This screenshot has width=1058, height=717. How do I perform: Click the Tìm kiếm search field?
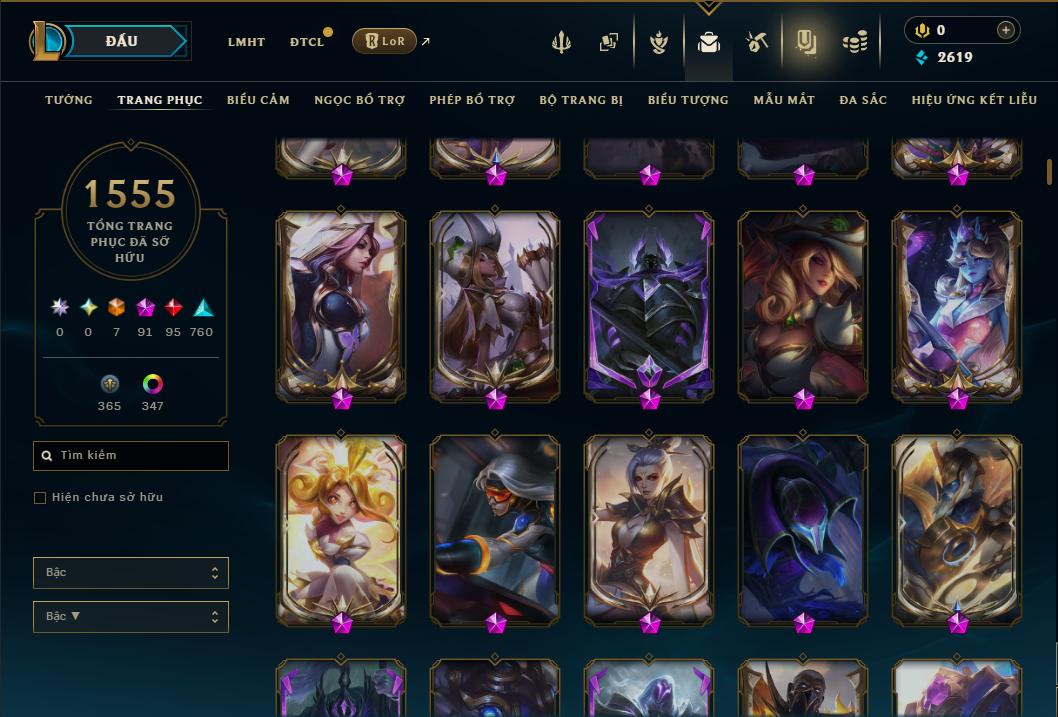tap(131, 456)
